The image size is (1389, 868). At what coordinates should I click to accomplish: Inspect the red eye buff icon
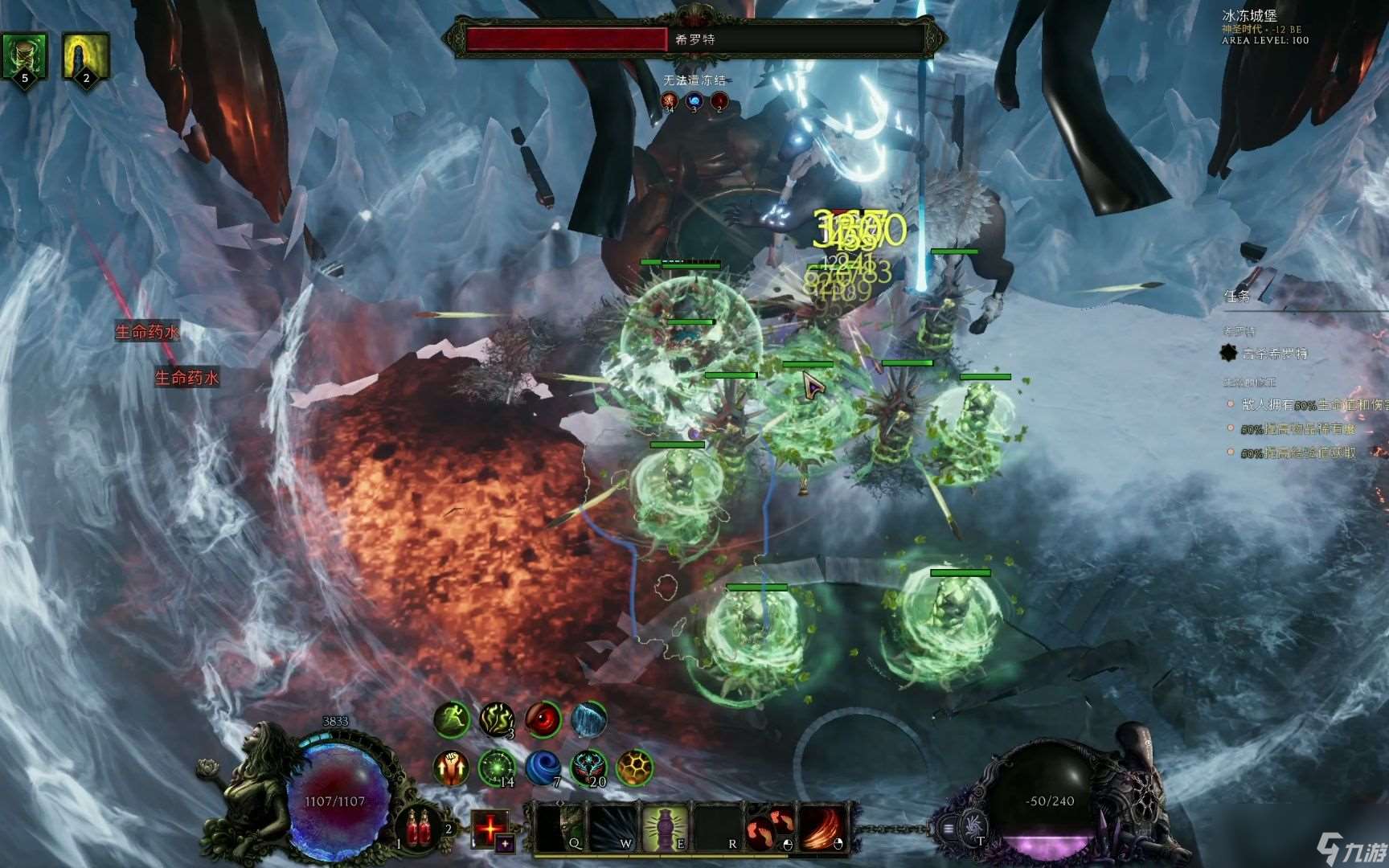pyautogui.click(x=543, y=719)
